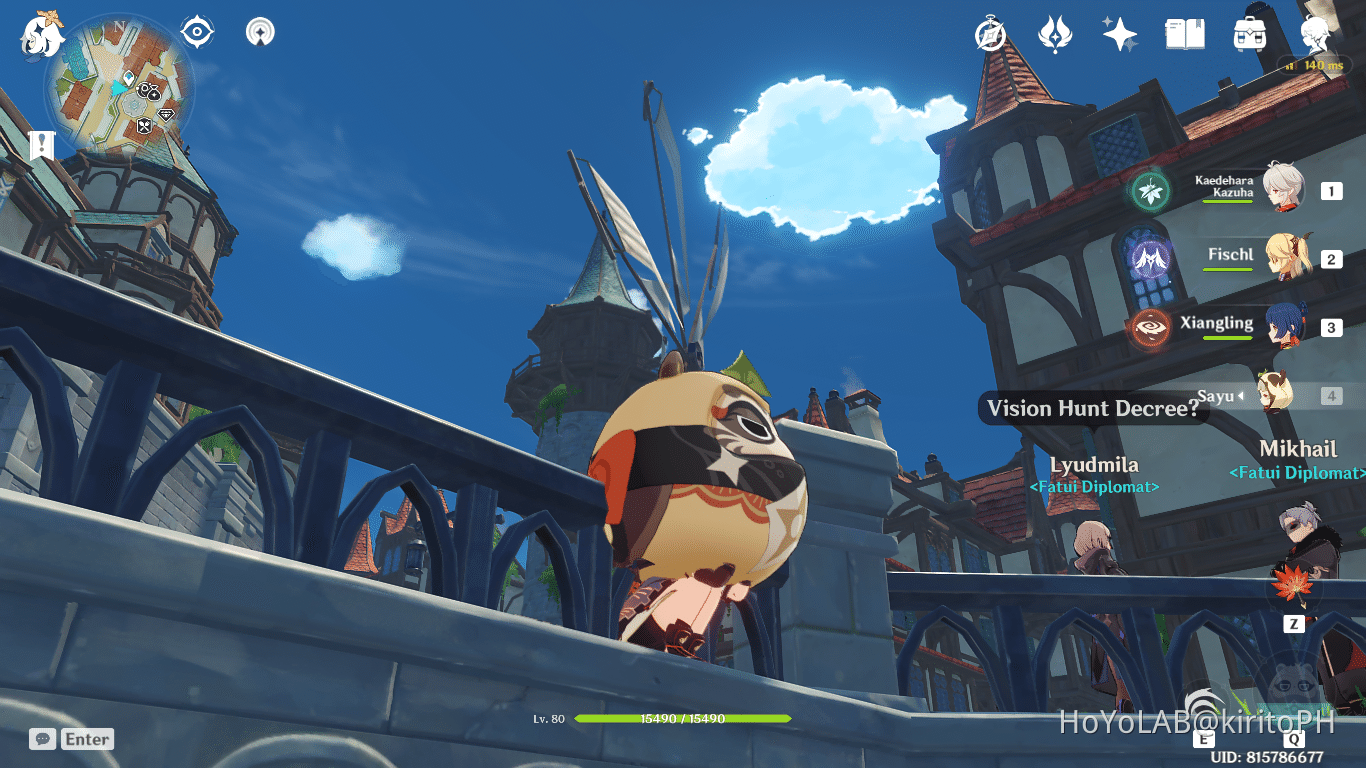
Task: Open the open-book handbook icon
Action: coord(1184,35)
